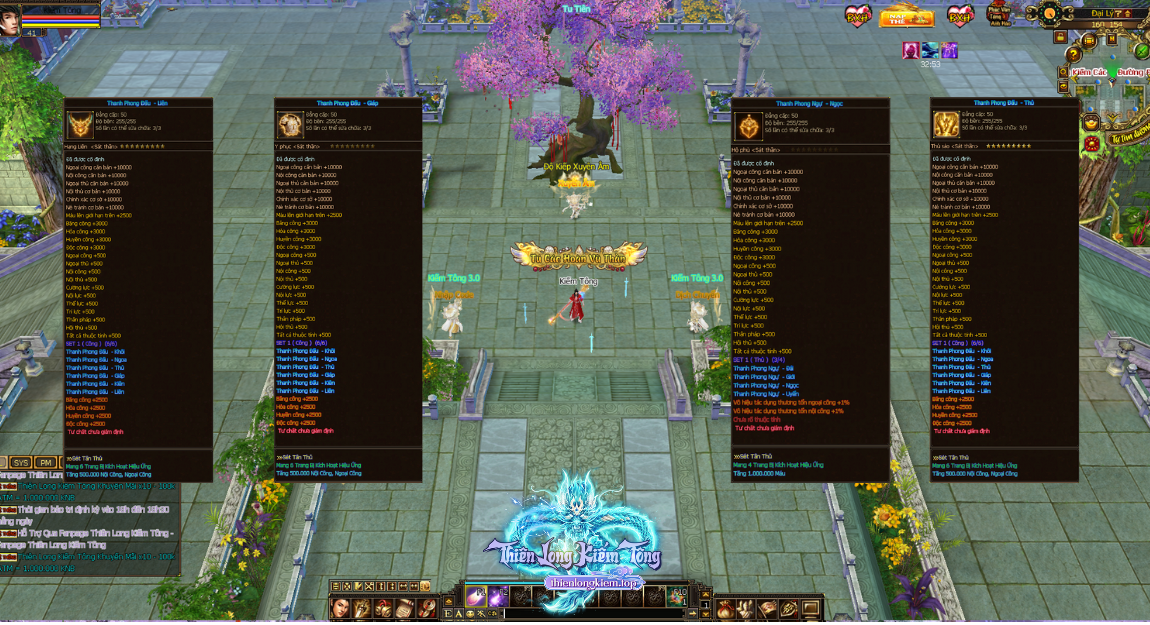Viewport: 1150px width, 625px height.
Task: Open the monitor system settings icon
Action: (809, 608)
